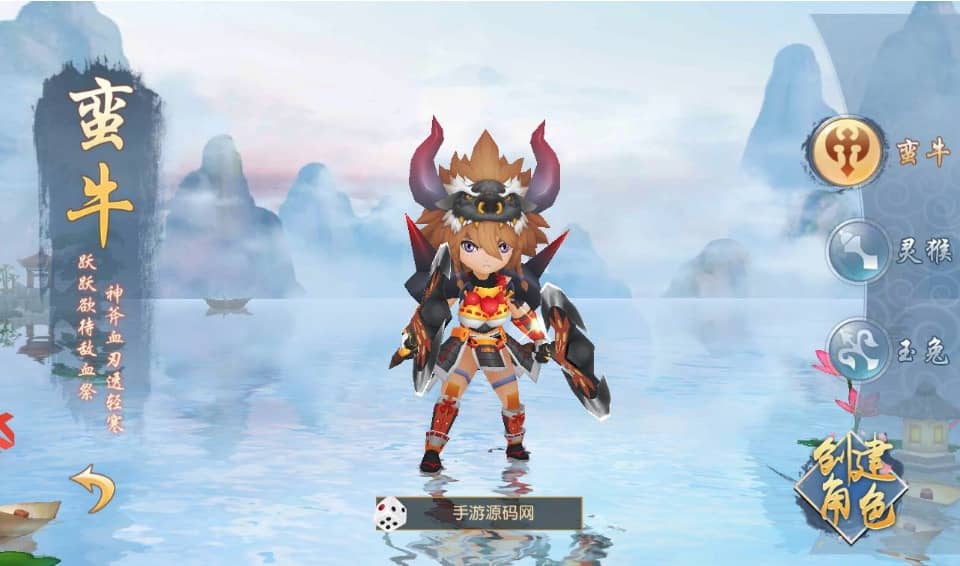Select the 蛮牛 character class
The image size is (960, 566).
[x=845, y=152]
